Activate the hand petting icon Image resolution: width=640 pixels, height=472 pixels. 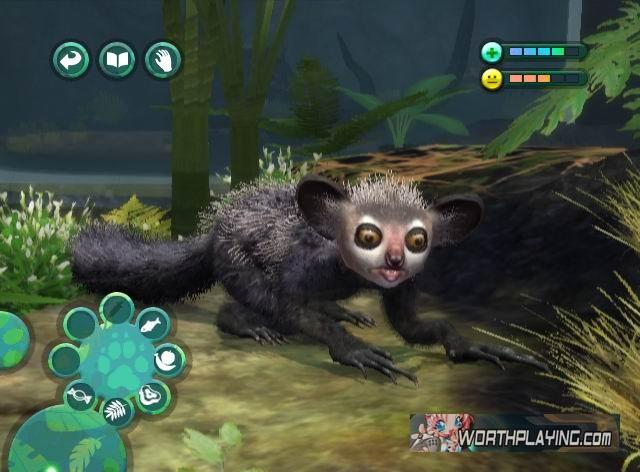[x=163, y=61]
